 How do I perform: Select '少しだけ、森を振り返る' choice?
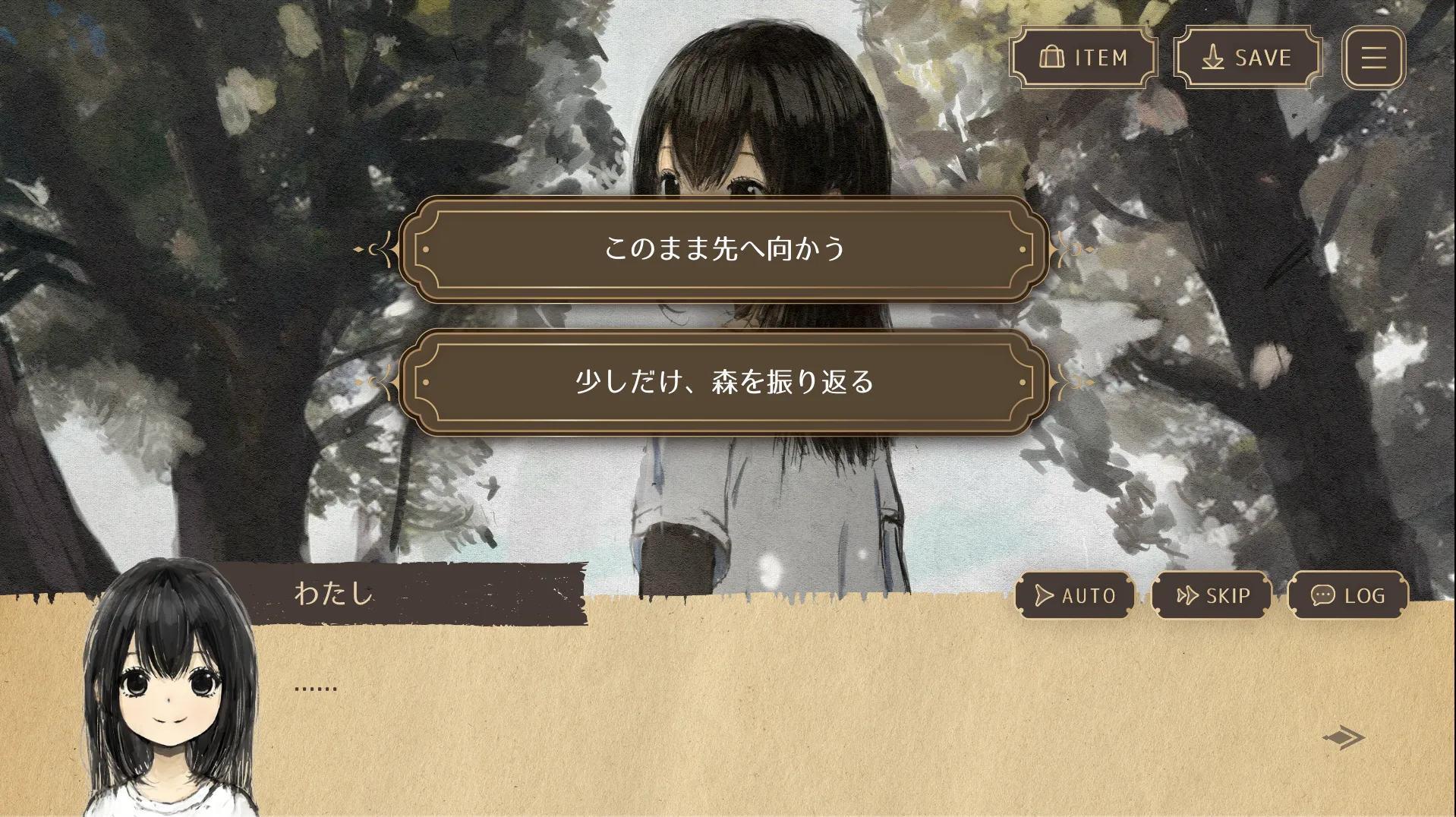tap(724, 382)
